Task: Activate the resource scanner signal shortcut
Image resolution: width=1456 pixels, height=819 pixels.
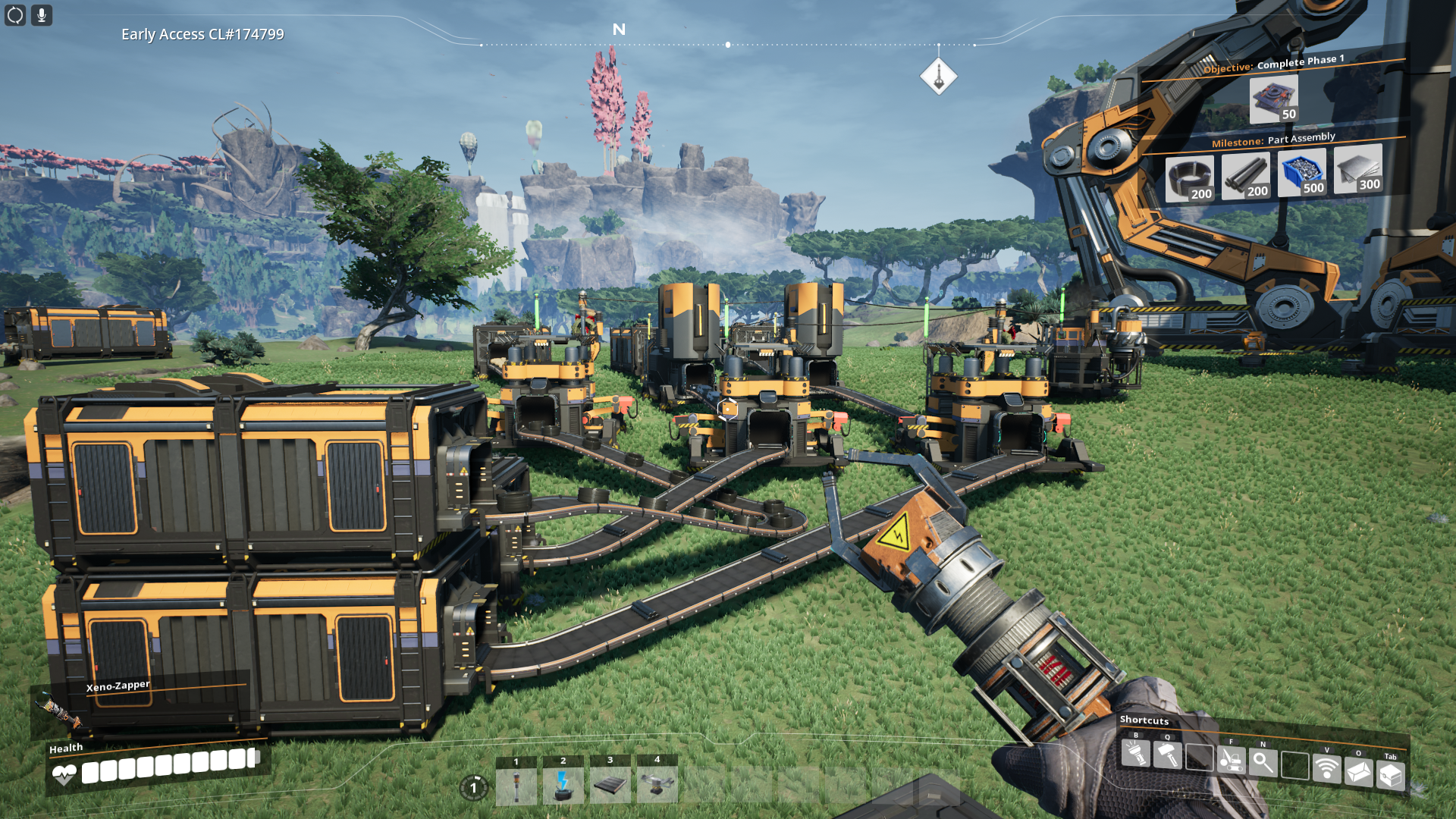Action: coord(1326,767)
